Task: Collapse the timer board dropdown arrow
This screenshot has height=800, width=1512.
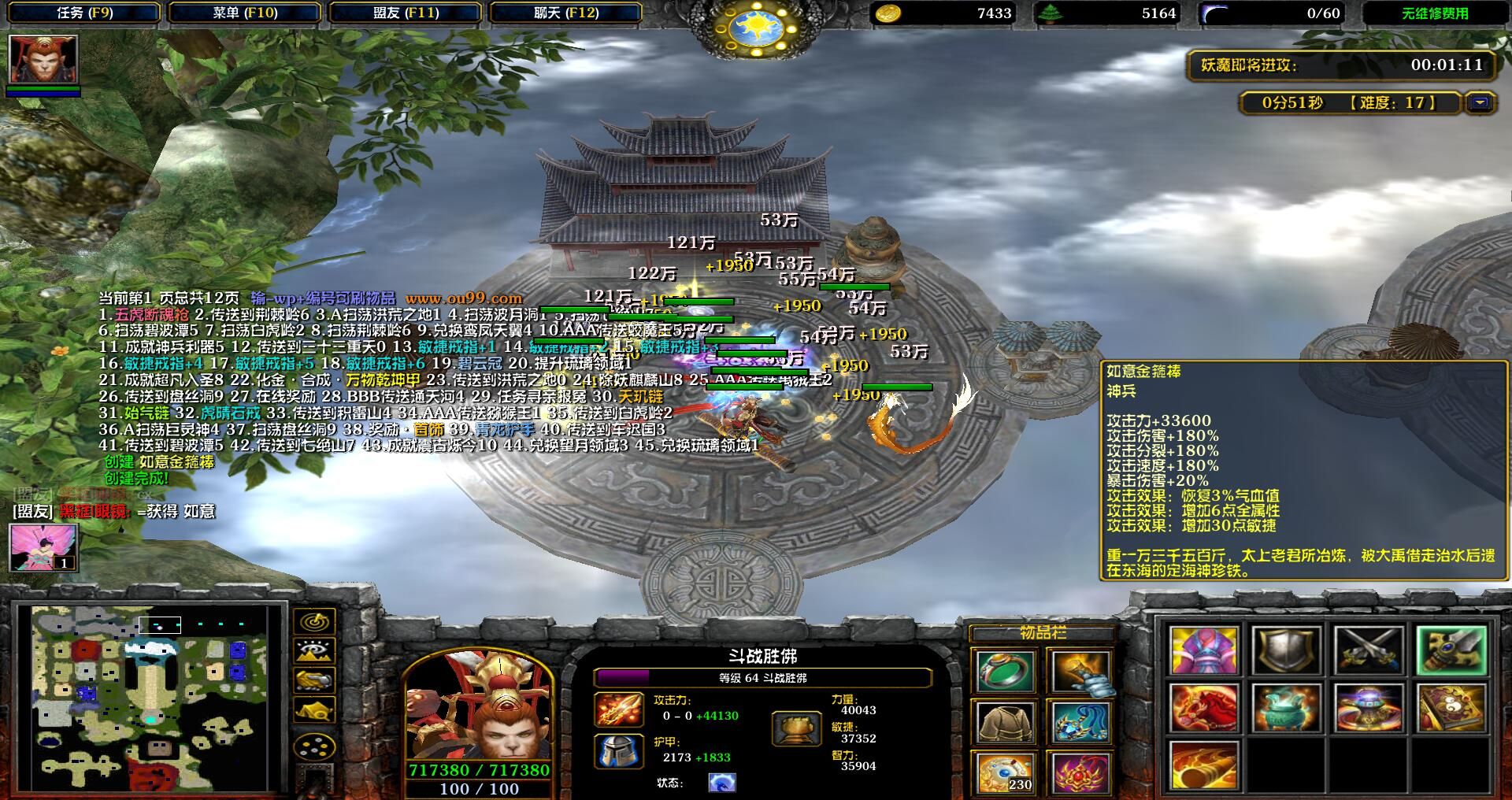Action: click(1480, 103)
